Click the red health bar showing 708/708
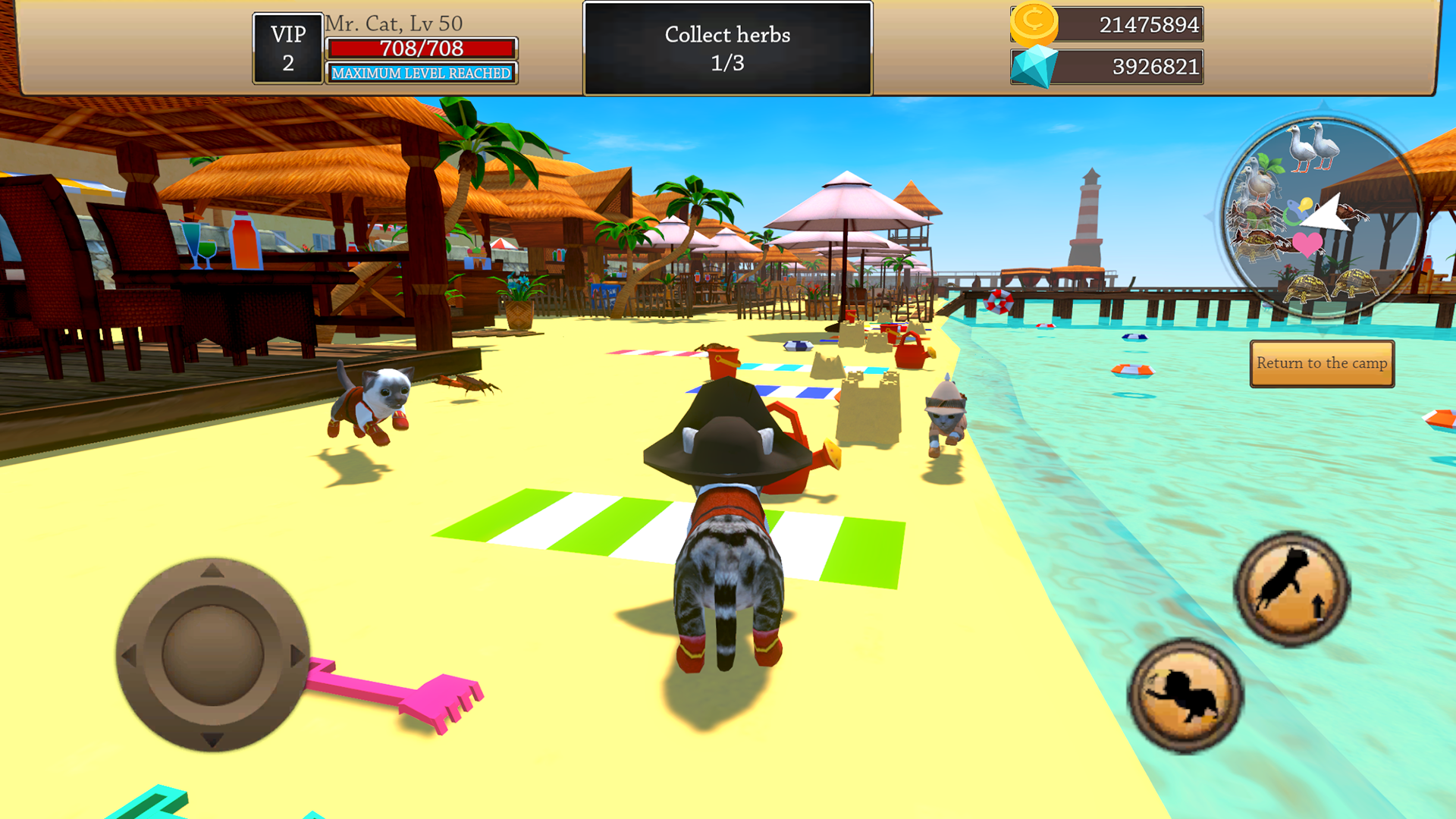The image size is (1456, 819). (421, 49)
